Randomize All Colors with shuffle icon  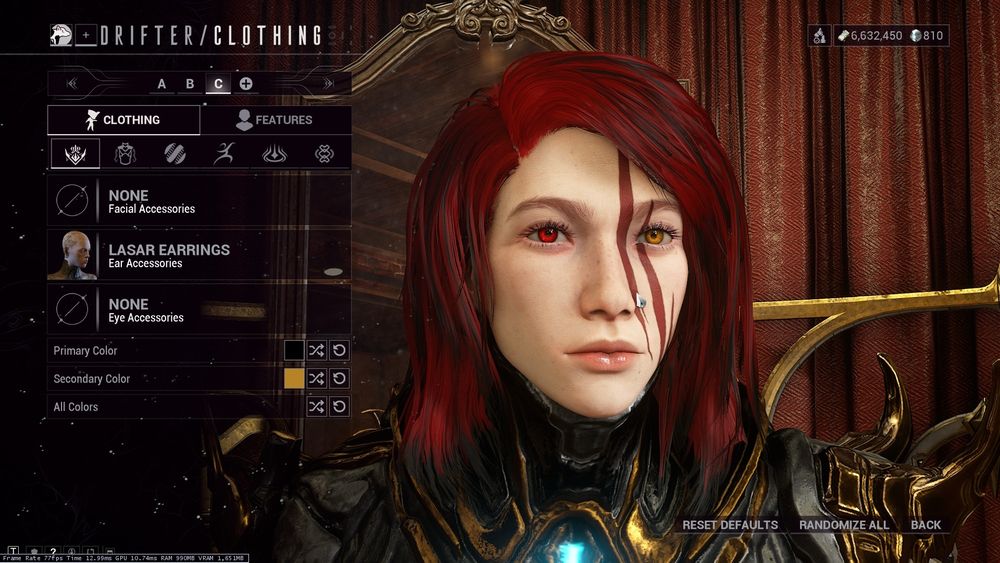[317, 407]
